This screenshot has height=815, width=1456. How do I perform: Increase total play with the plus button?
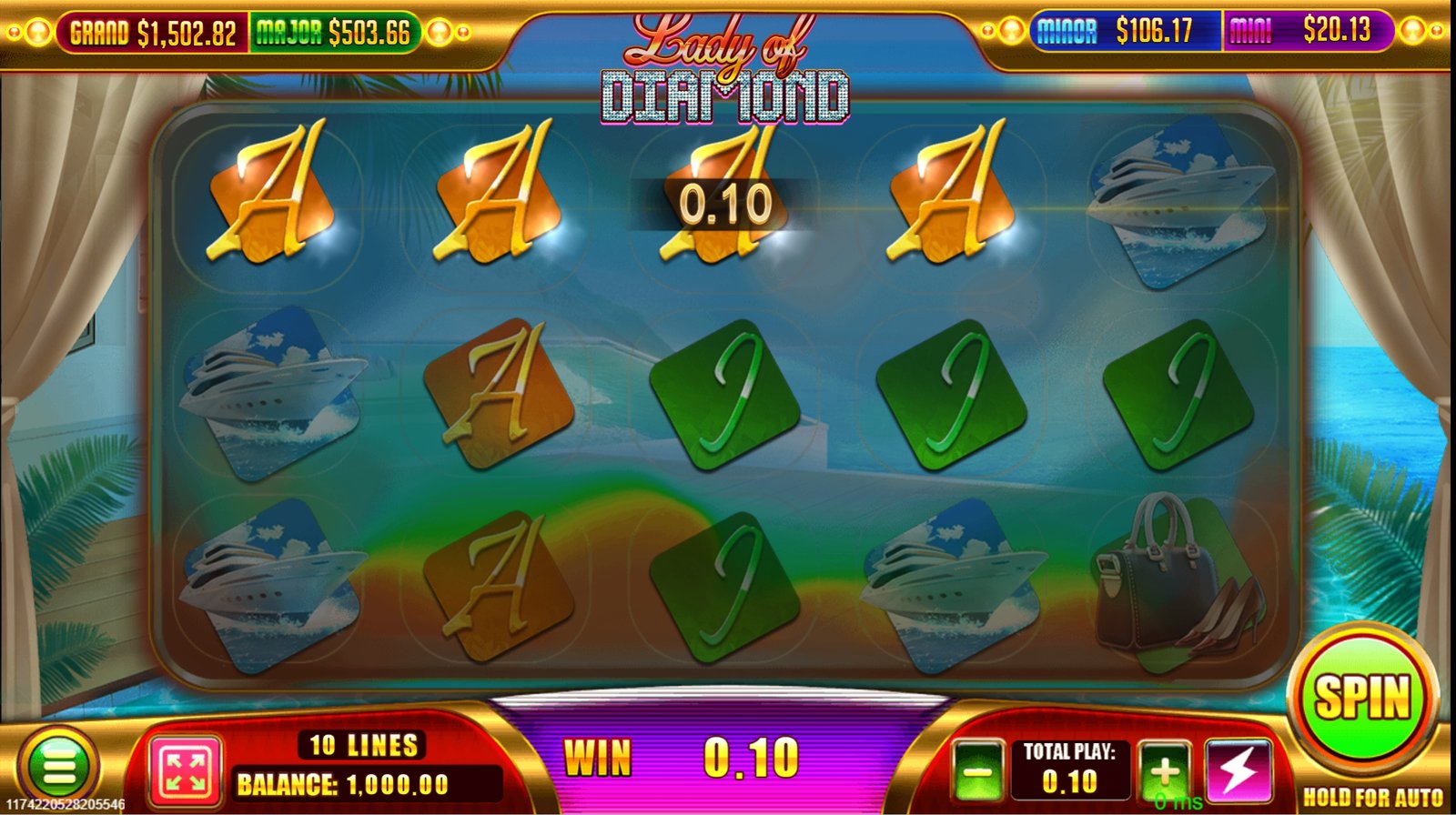click(x=1164, y=772)
